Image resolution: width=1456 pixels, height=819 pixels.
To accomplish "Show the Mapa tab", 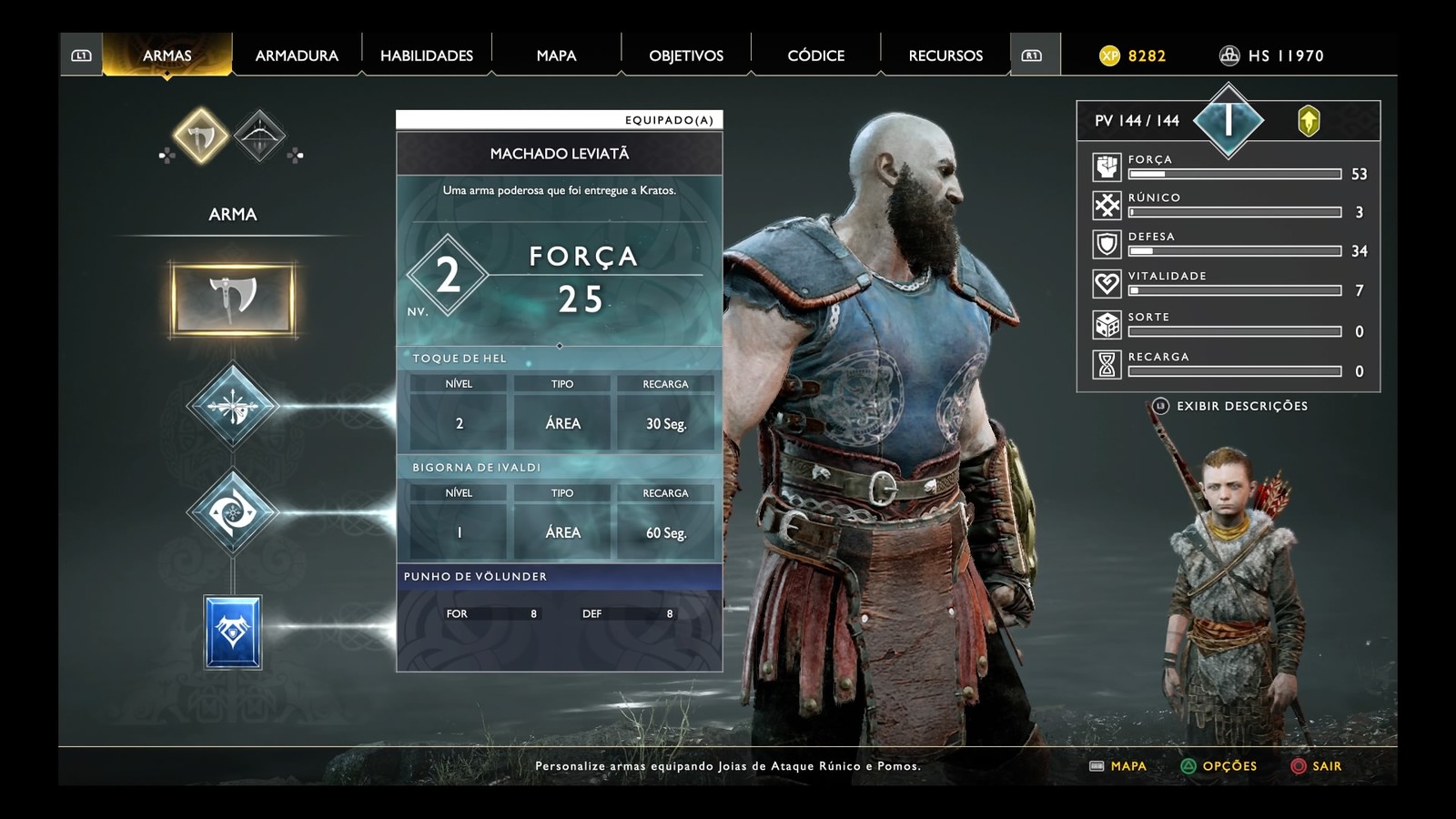I will point(556,56).
